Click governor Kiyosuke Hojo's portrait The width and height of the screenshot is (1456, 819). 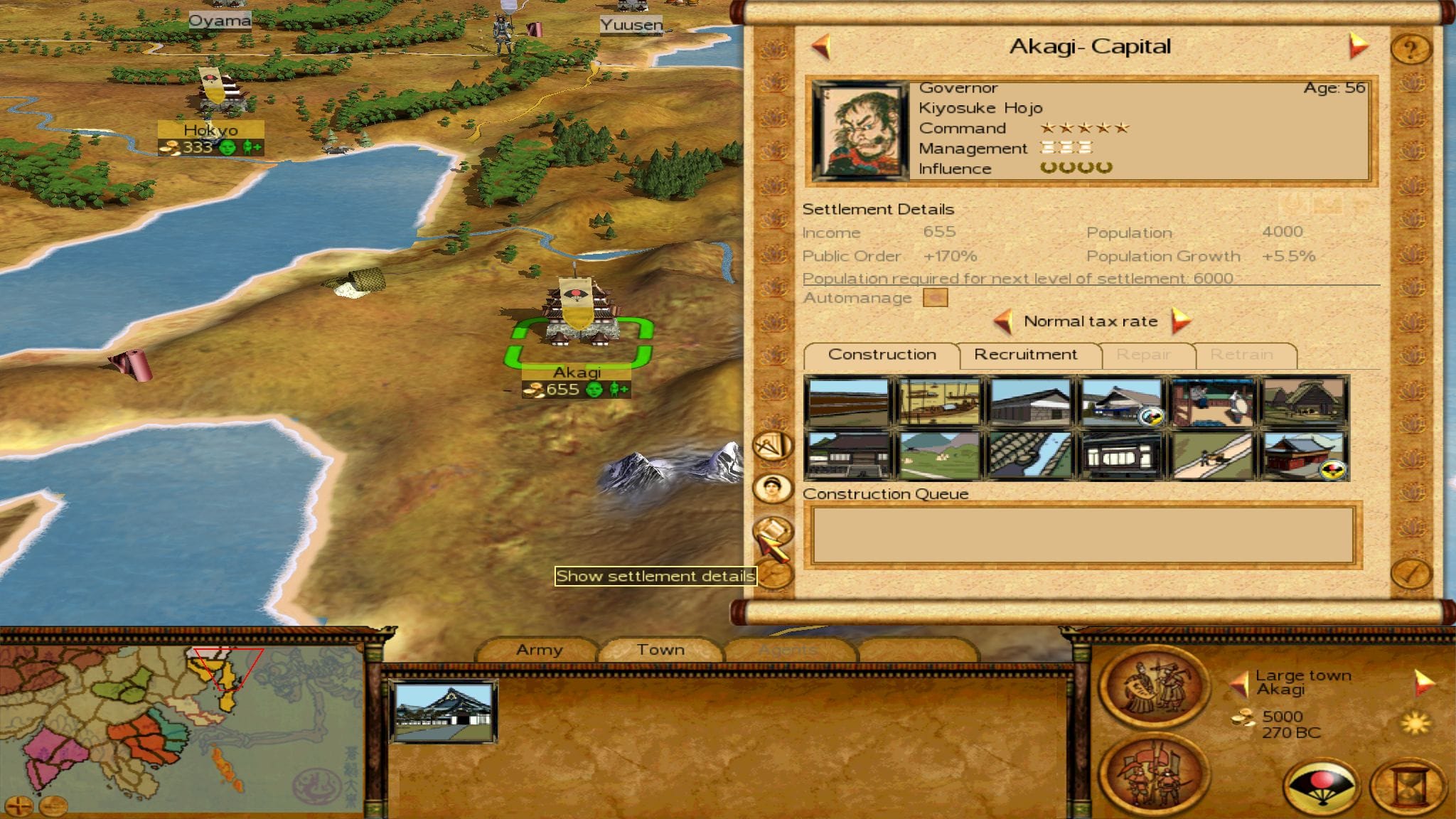(860, 130)
